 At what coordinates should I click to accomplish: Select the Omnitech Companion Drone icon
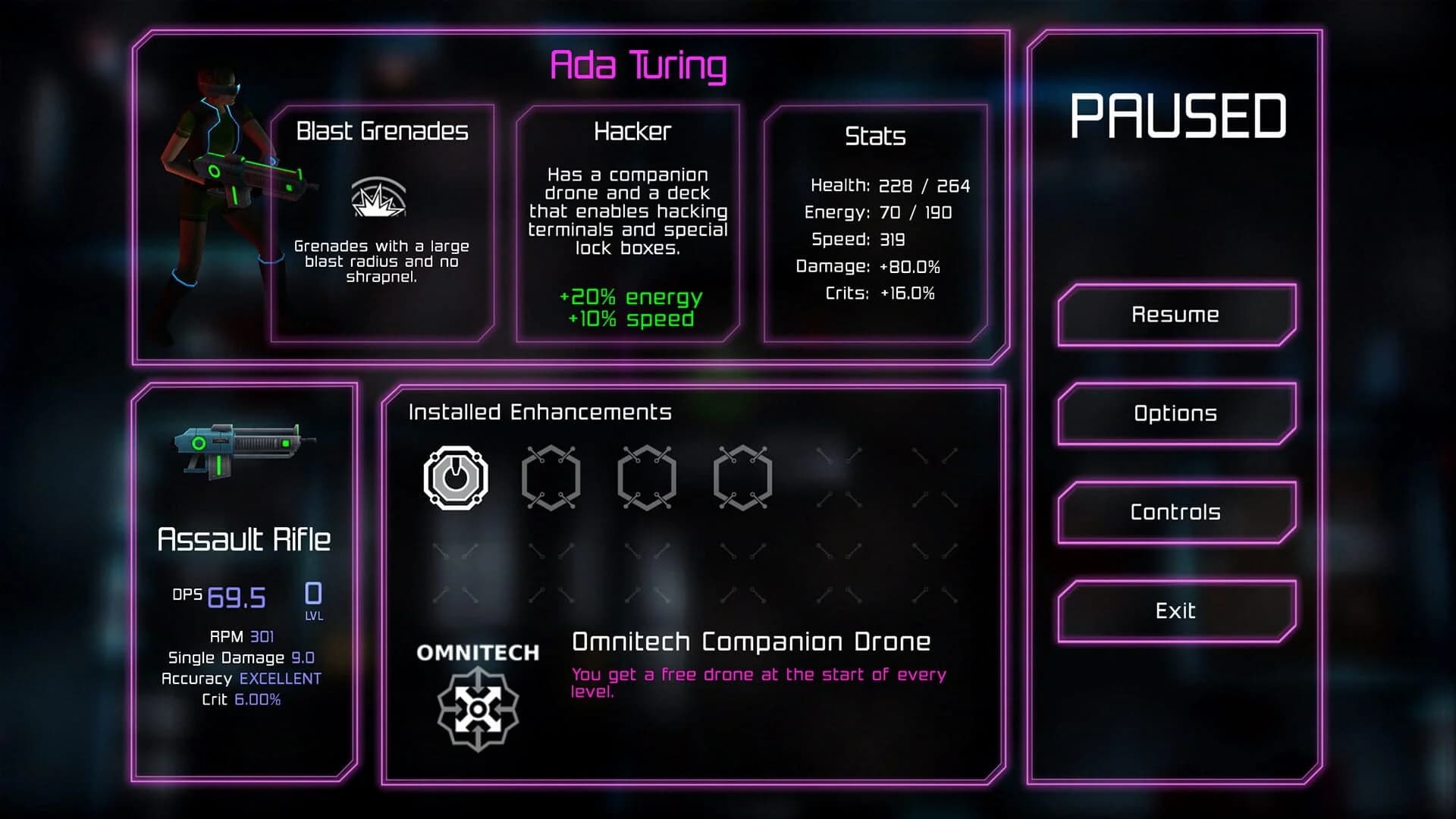click(x=479, y=710)
